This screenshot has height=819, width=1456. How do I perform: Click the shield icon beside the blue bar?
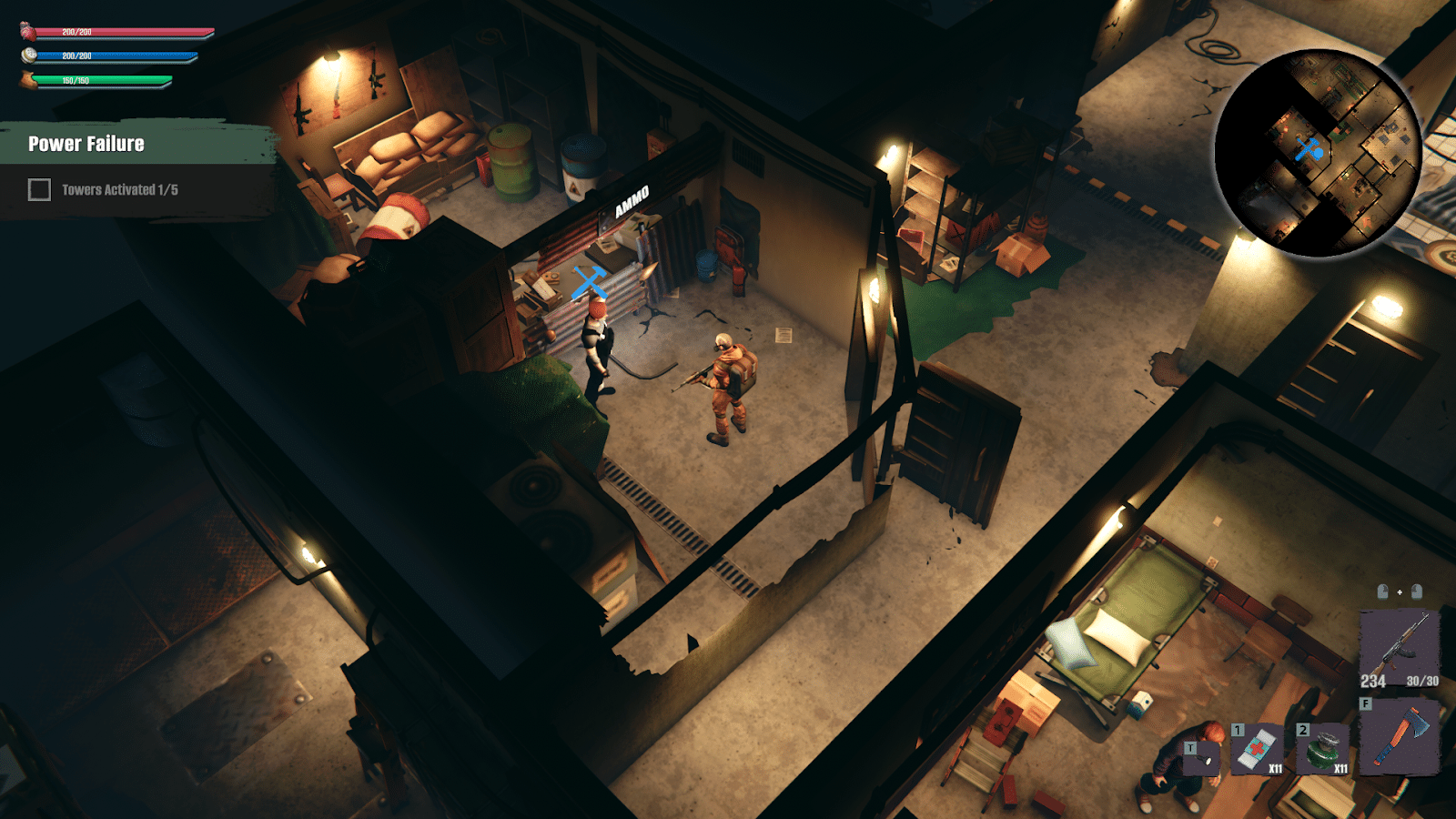(28, 56)
